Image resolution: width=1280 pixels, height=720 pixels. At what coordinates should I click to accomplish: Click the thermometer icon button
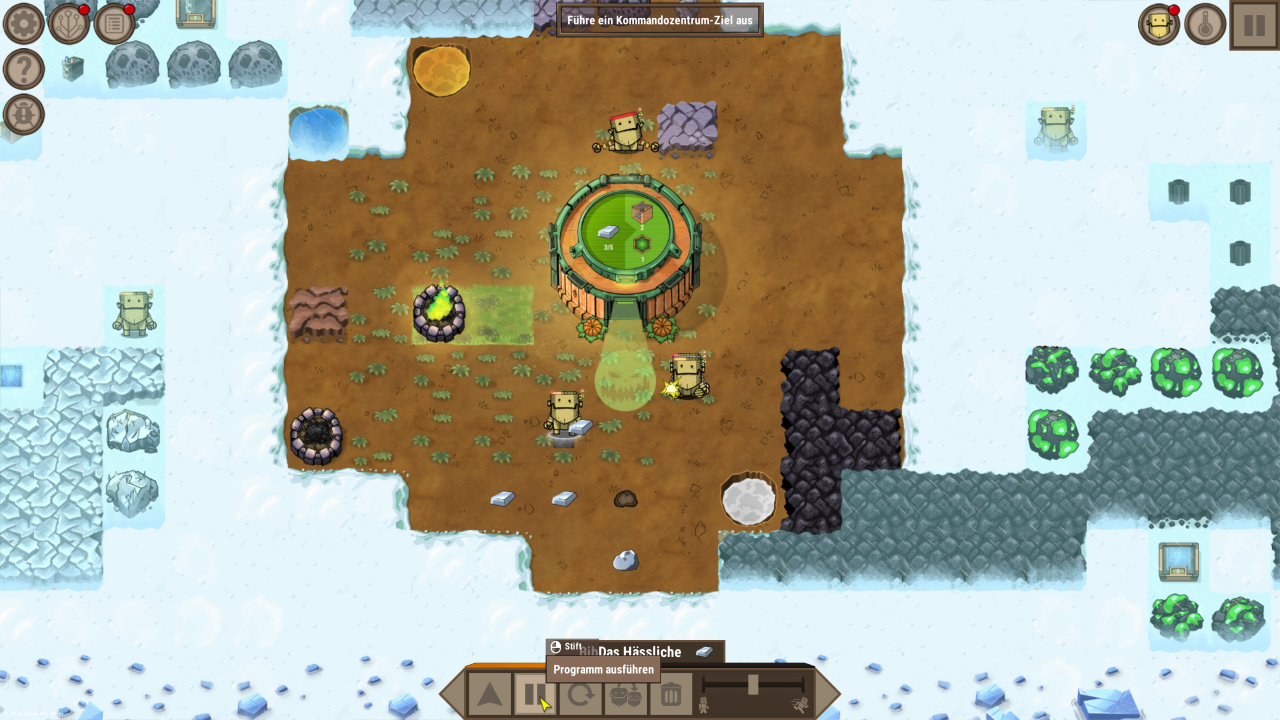(1206, 24)
